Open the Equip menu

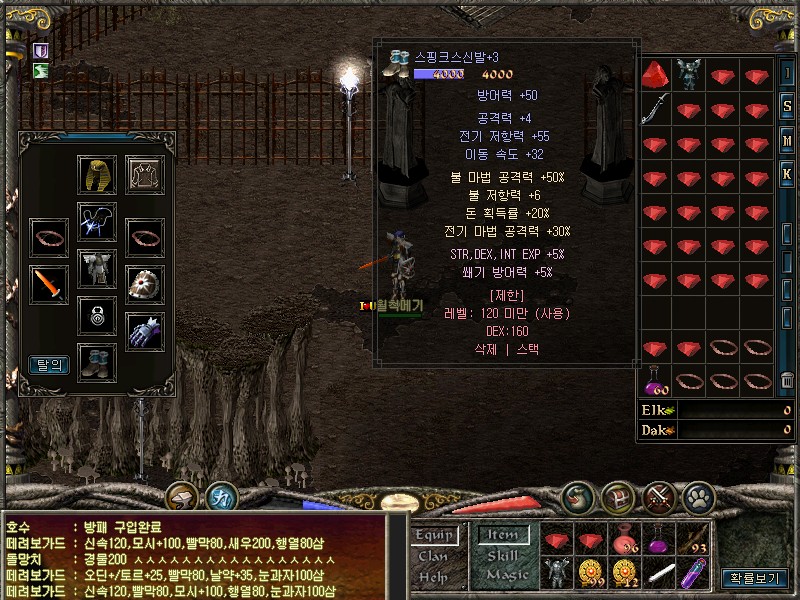point(435,536)
